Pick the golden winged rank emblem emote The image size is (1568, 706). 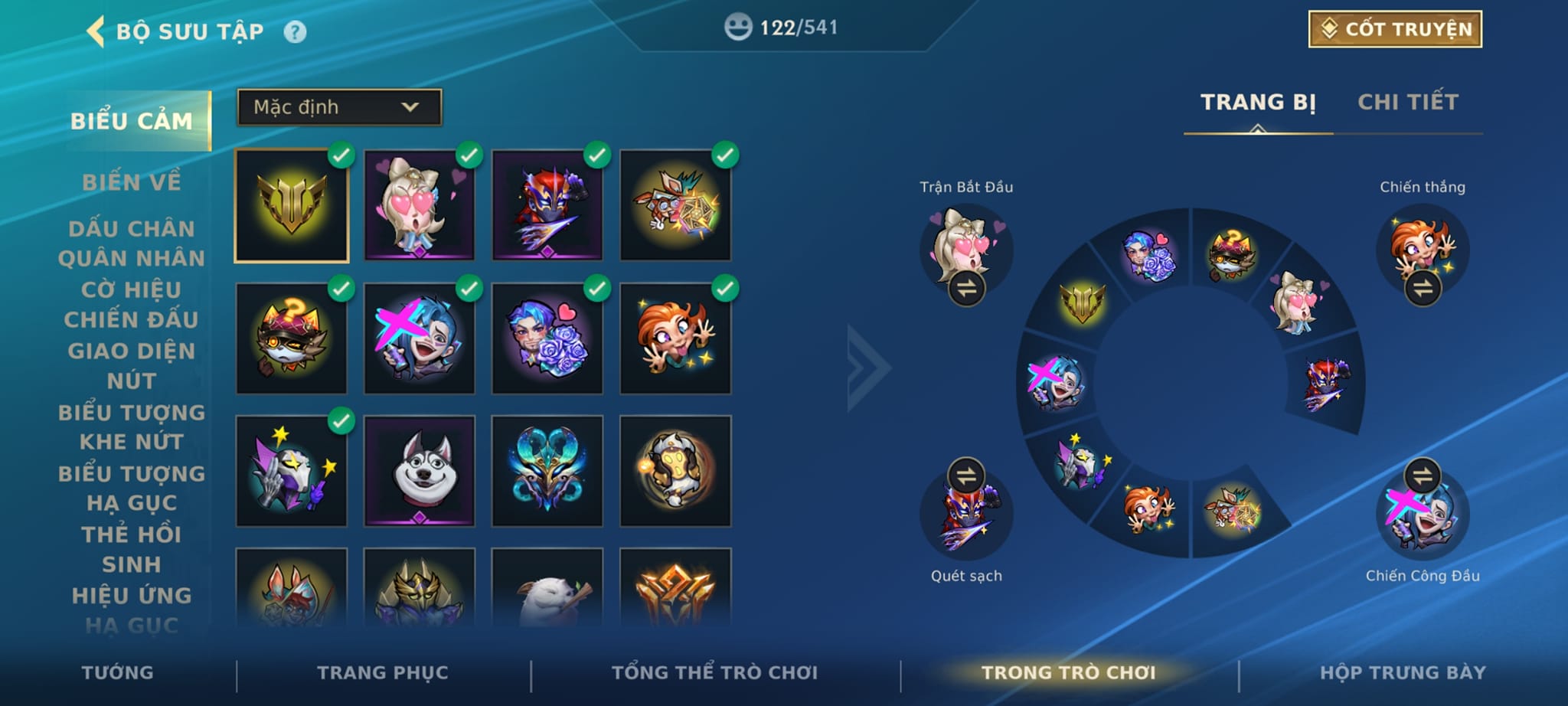point(292,205)
